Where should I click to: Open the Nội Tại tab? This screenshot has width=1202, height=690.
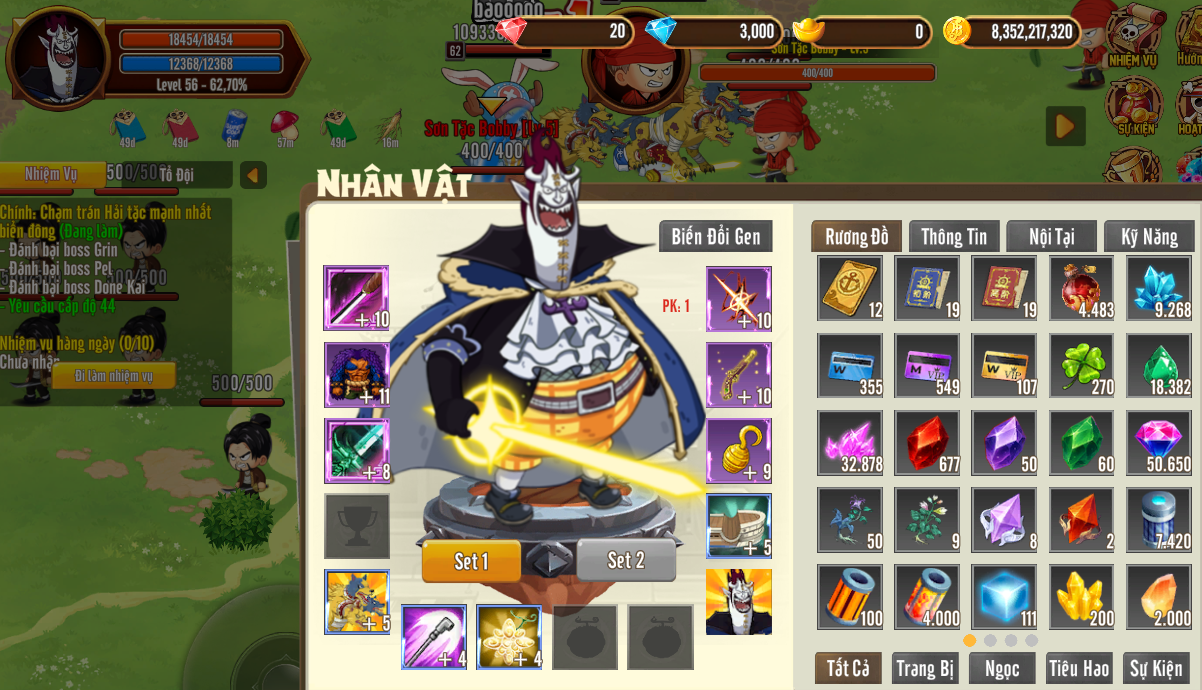tap(1051, 237)
